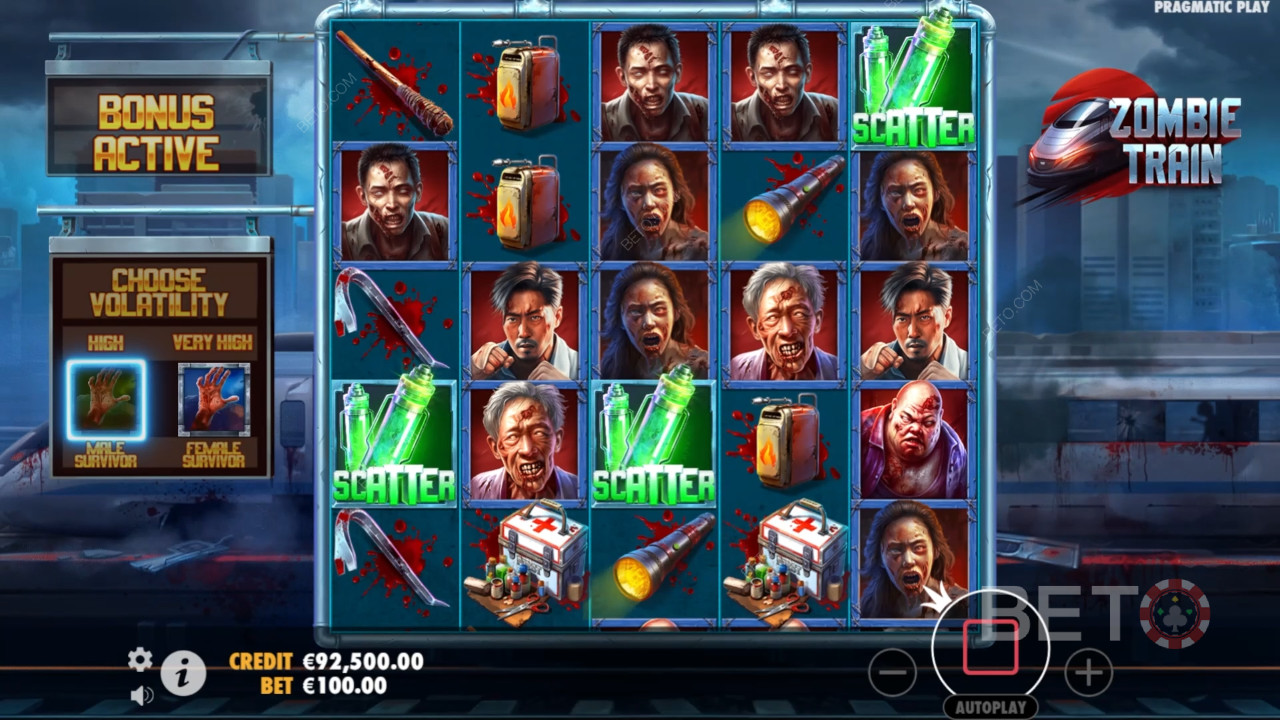Show the game info paytable
The height and width of the screenshot is (720, 1280).
(183, 673)
